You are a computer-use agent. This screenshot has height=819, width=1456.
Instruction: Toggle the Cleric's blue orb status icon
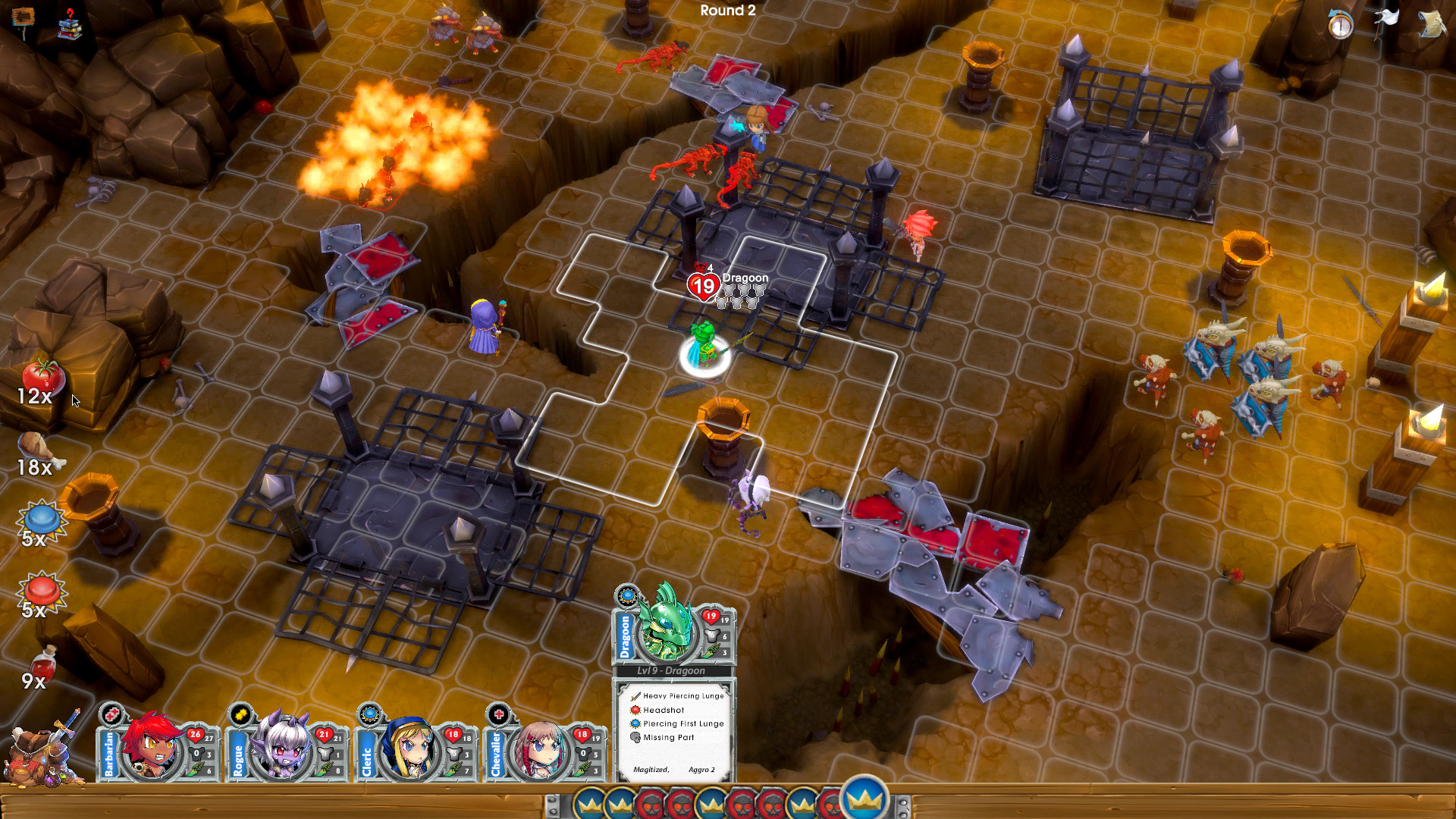point(371,714)
